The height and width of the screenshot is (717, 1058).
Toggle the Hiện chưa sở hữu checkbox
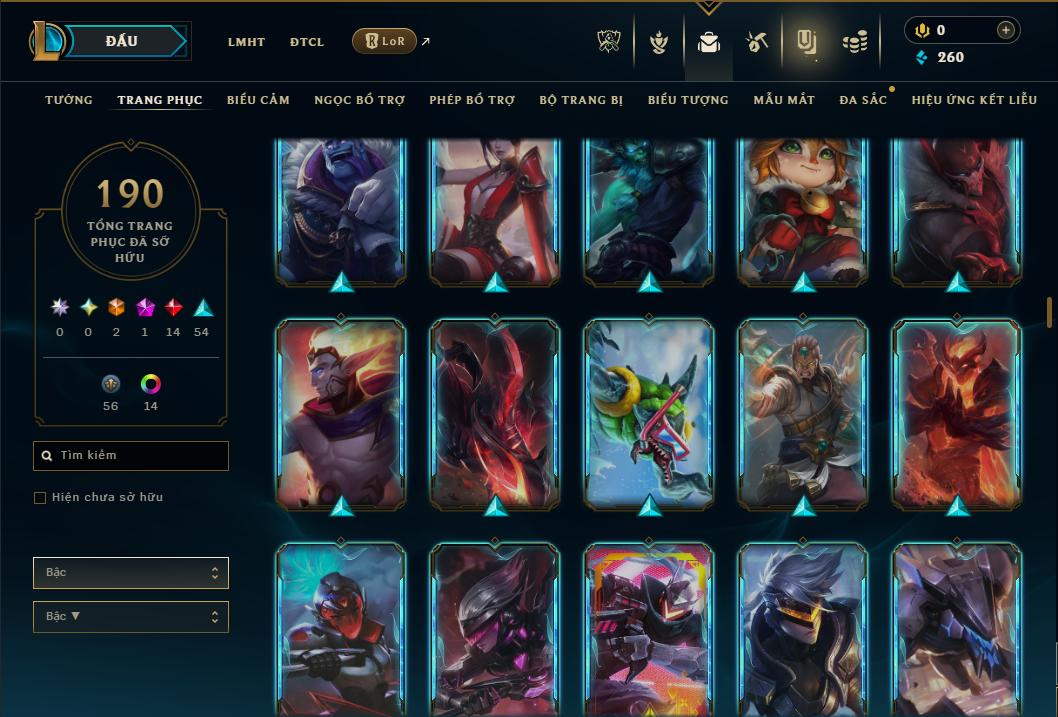(x=40, y=498)
